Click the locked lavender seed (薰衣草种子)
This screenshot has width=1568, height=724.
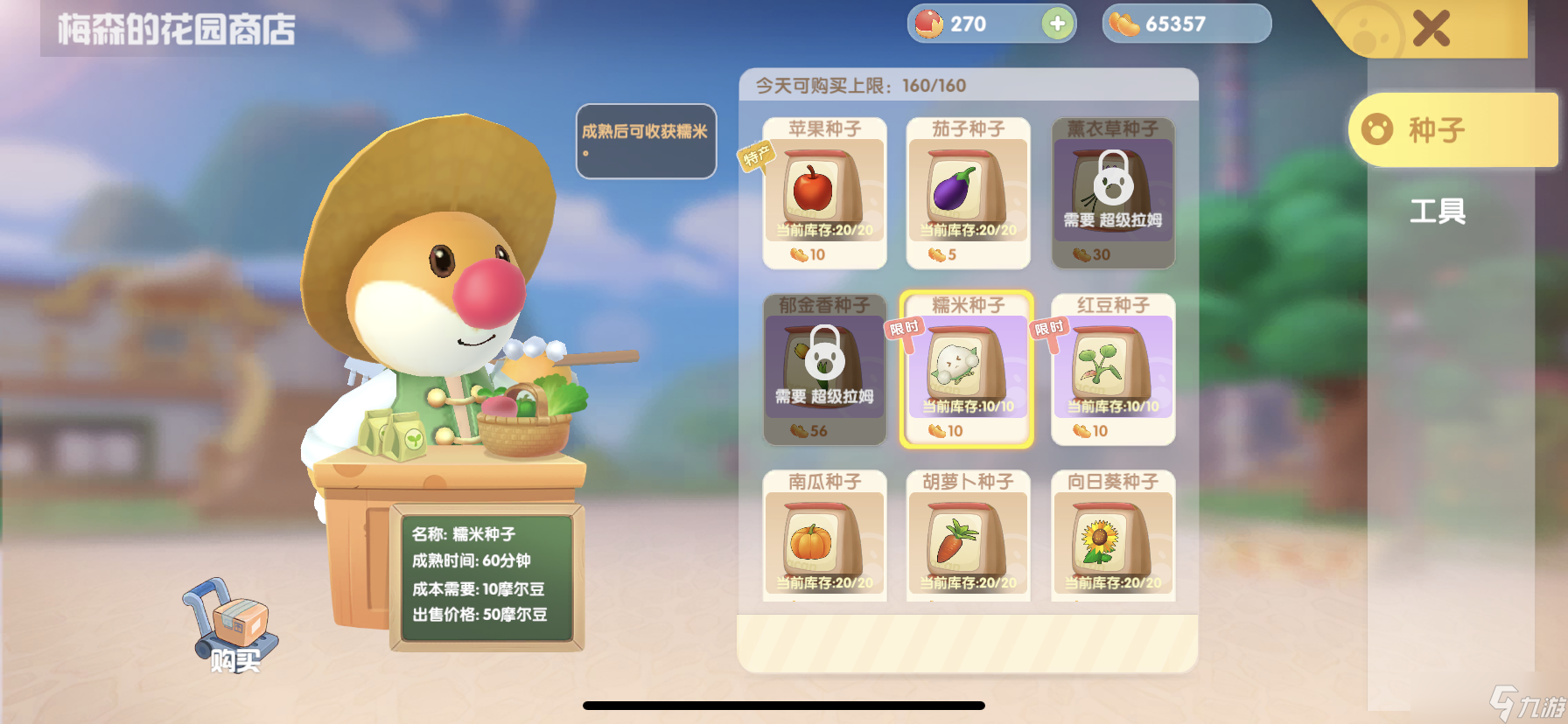[x=1112, y=192]
